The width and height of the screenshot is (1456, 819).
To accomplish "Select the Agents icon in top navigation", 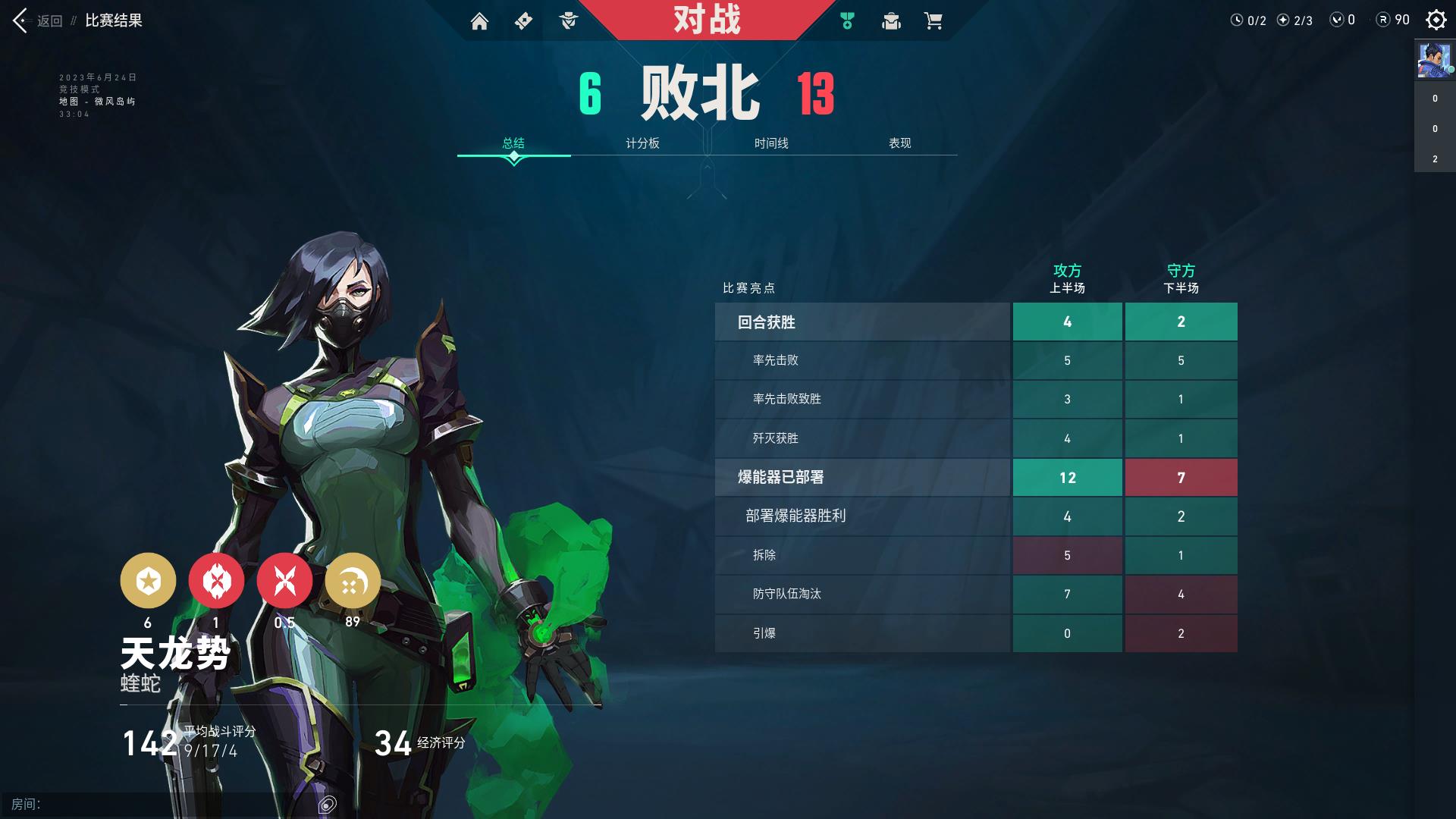I will click(567, 21).
